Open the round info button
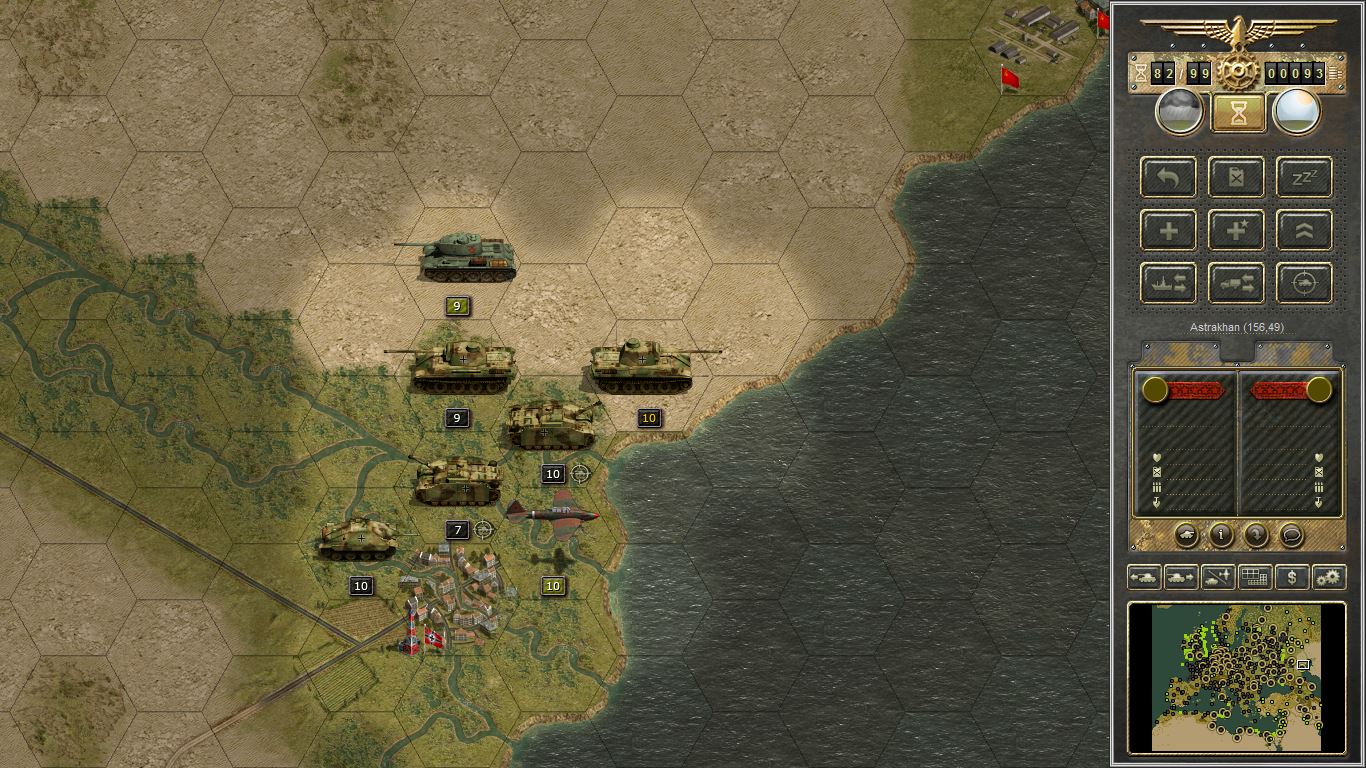 [1221, 535]
